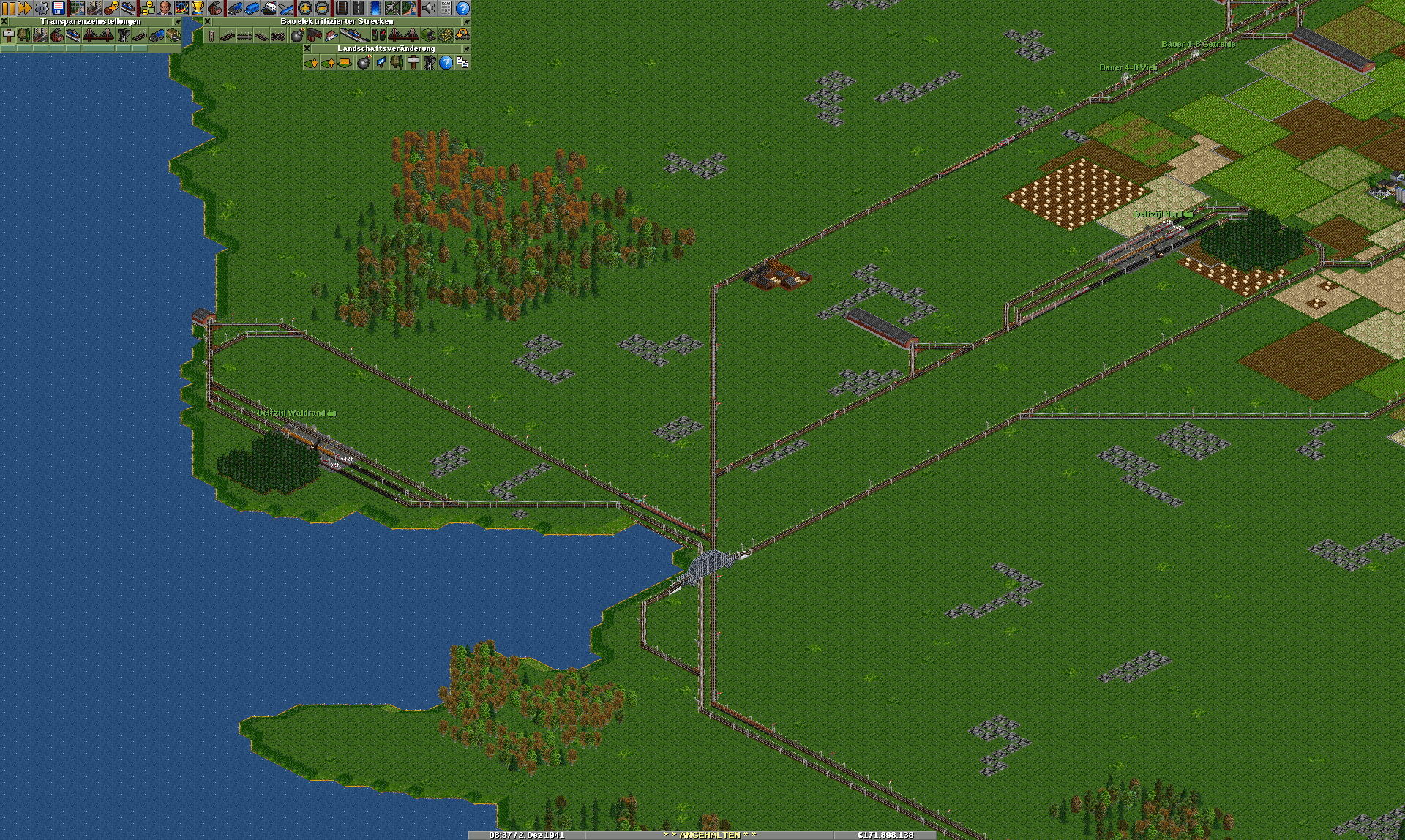Activate the fast-forward button
The width and height of the screenshot is (1405, 840).
[x=24, y=8]
